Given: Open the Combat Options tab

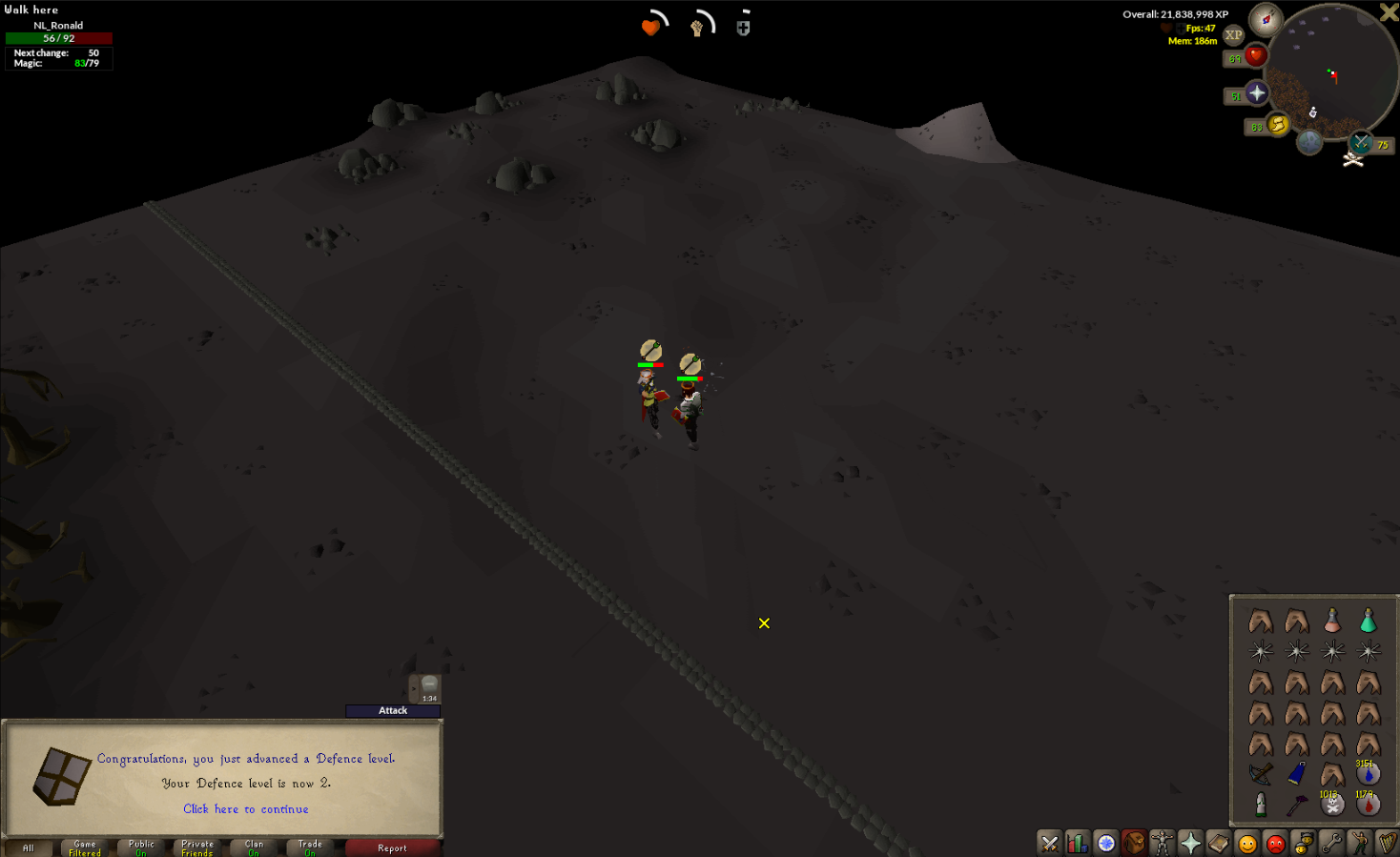Looking at the screenshot, I should coord(1048,843).
